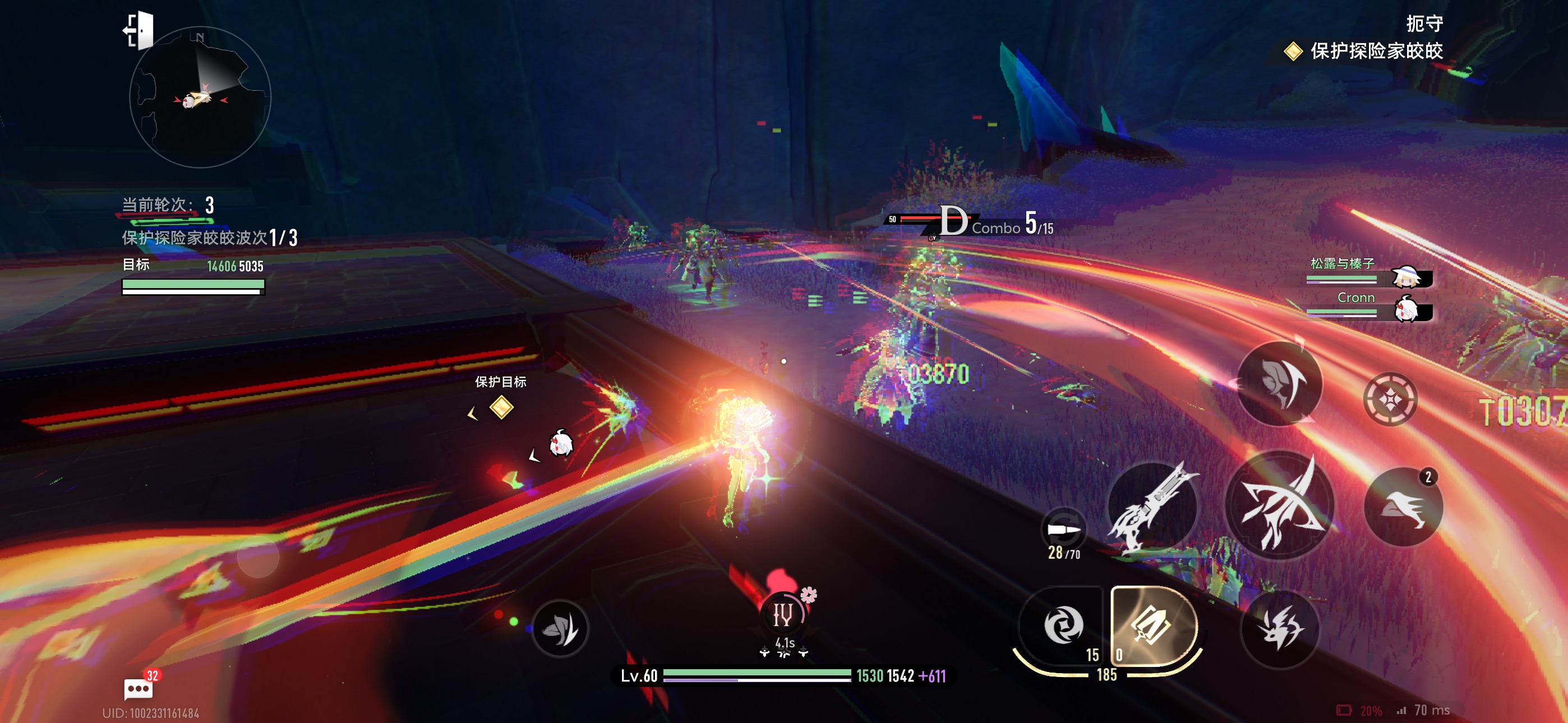The height and width of the screenshot is (723, 1568).
Task: Open the circular minimap
Action: click(200, 98)
